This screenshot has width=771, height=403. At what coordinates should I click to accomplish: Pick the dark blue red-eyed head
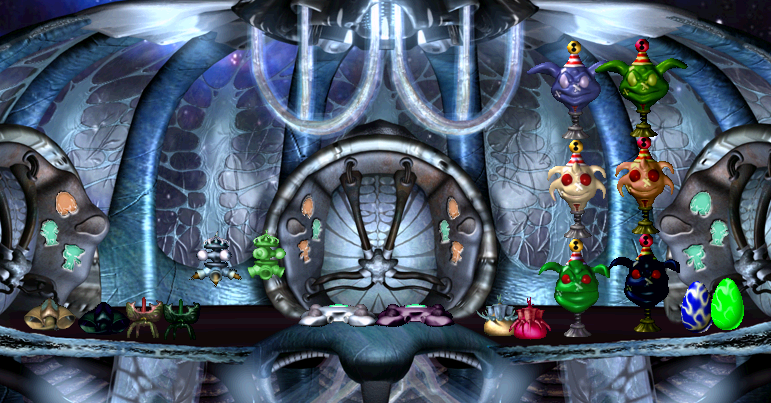coord(648,280)
